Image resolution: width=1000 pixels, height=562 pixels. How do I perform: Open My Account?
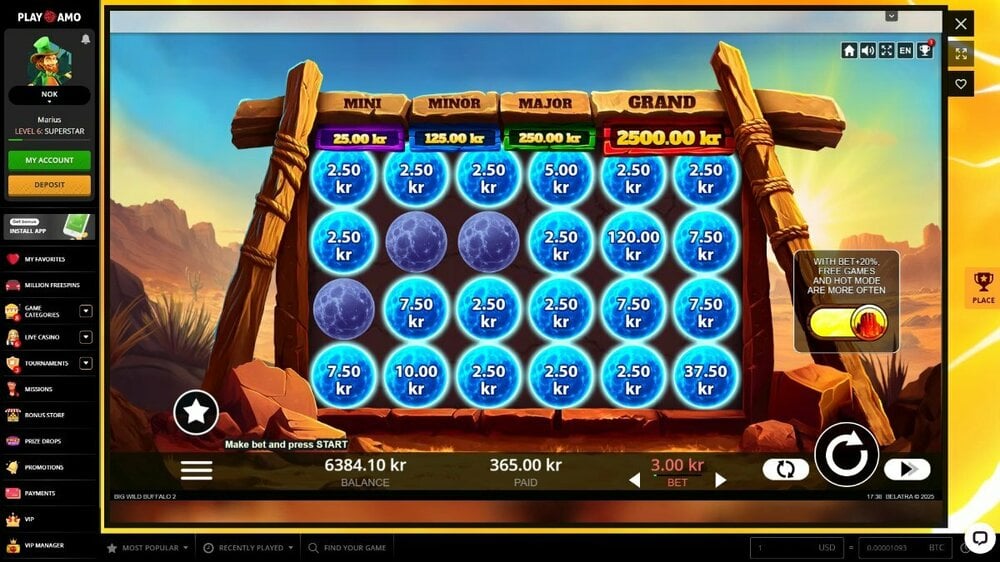49,160
